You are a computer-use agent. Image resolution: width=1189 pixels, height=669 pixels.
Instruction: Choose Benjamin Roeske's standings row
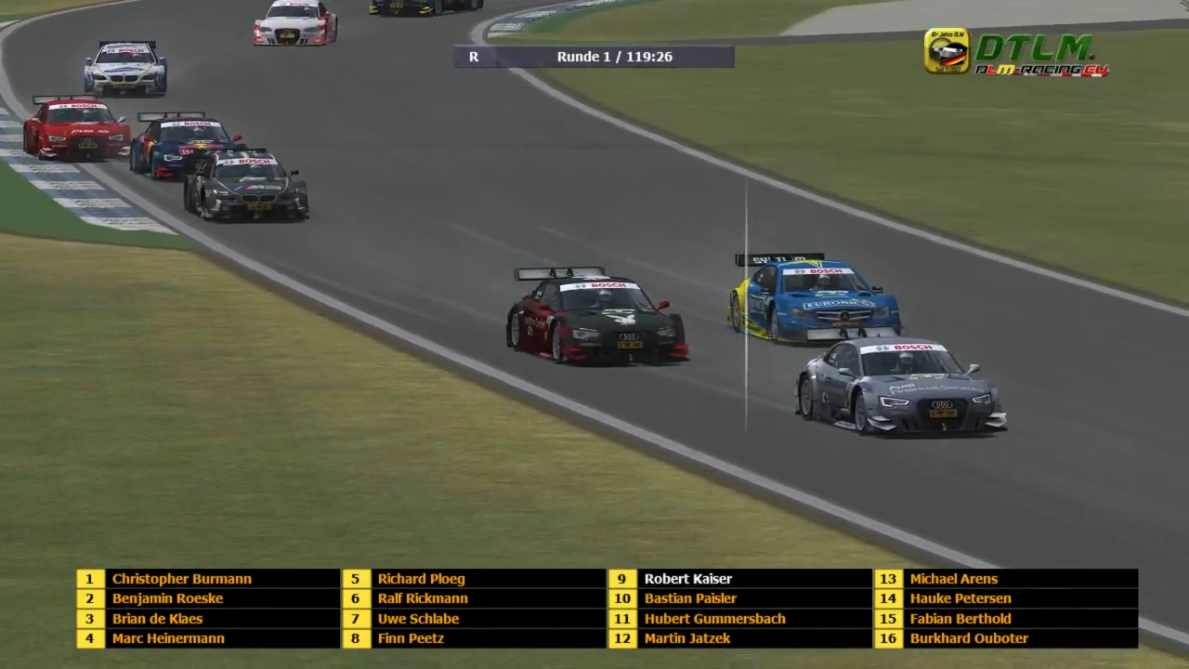(x=167, y=599)
